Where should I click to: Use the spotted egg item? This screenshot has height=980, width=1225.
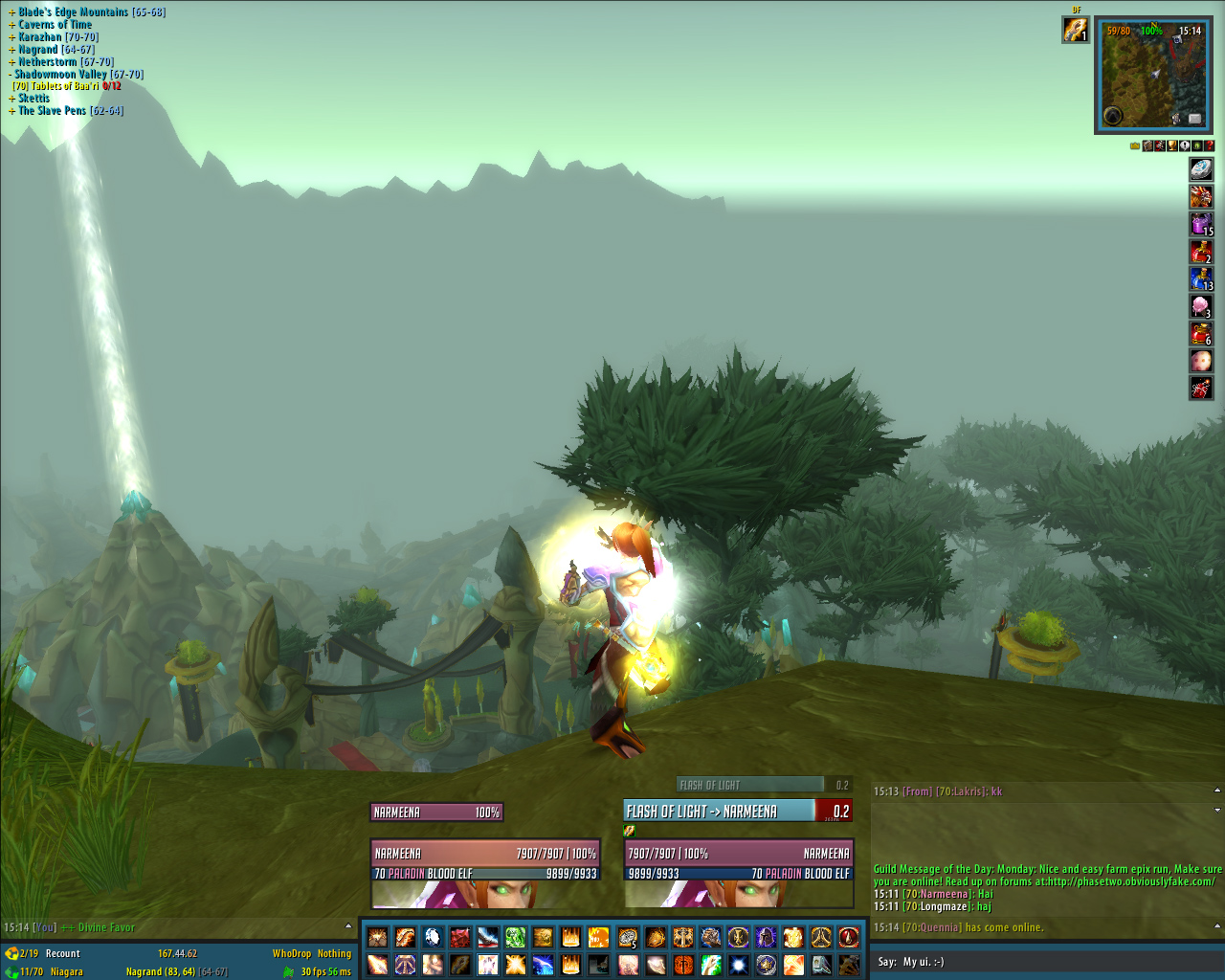point(1201,361)
